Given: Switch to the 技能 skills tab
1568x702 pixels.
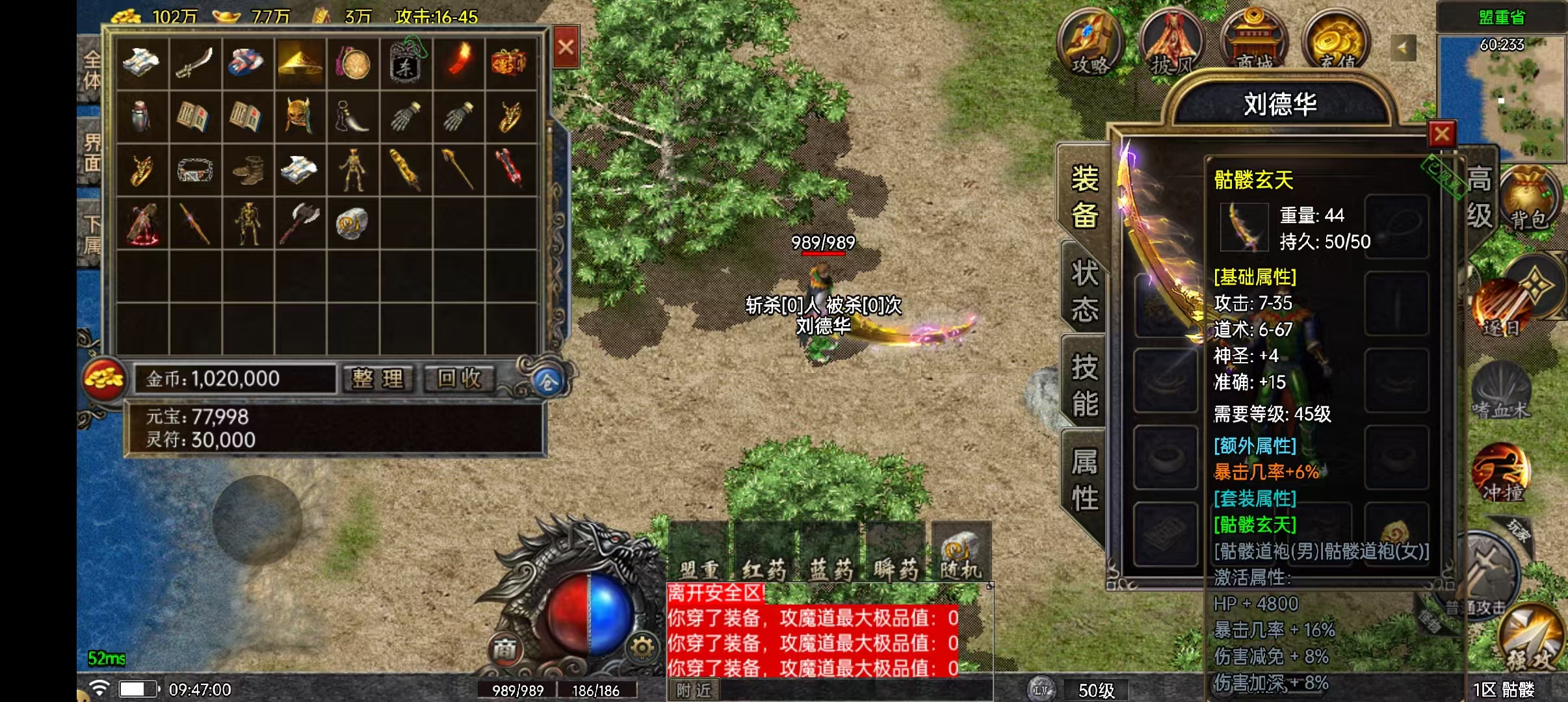Looking at the screenshot, I should 1084,385.
